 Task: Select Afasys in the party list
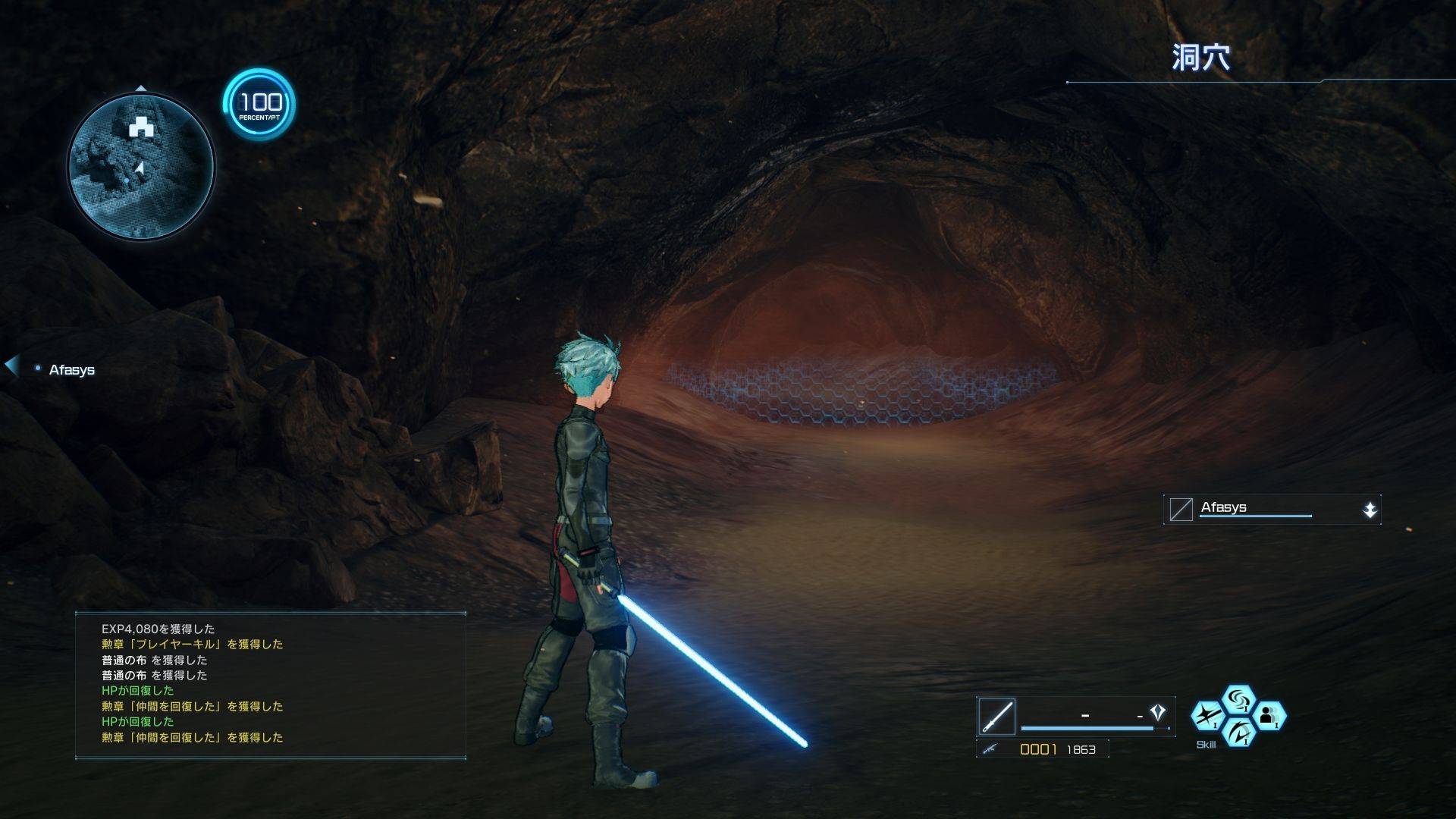(x=71, y=370)
